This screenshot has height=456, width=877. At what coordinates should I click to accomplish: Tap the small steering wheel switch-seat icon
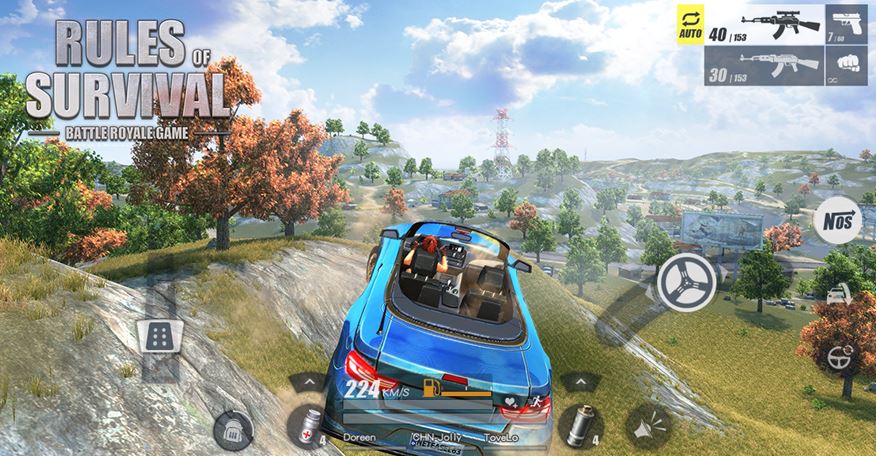click(x=840, y=355)
